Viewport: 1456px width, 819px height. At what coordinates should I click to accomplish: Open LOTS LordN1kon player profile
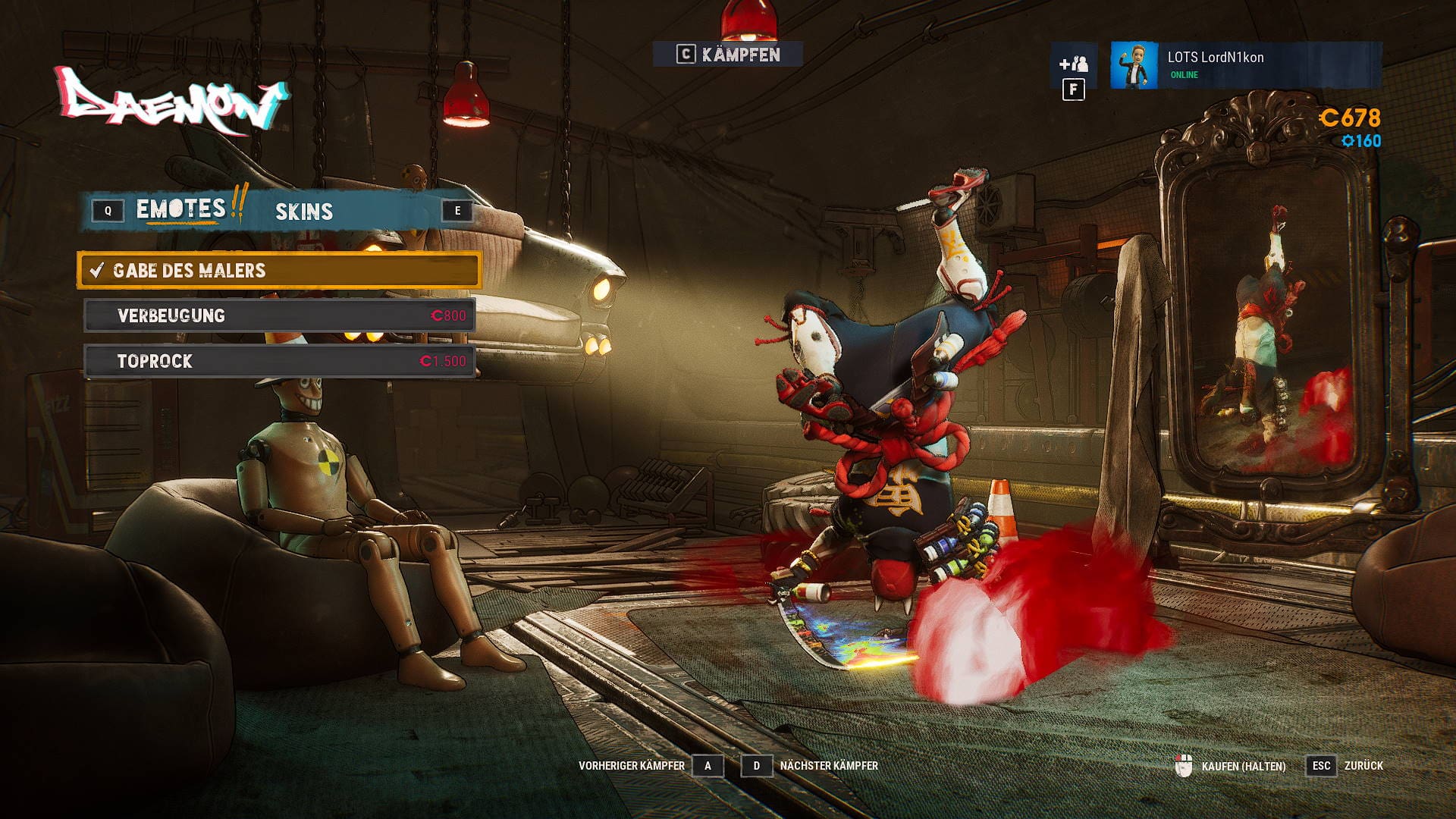[x=1245, y=65]
